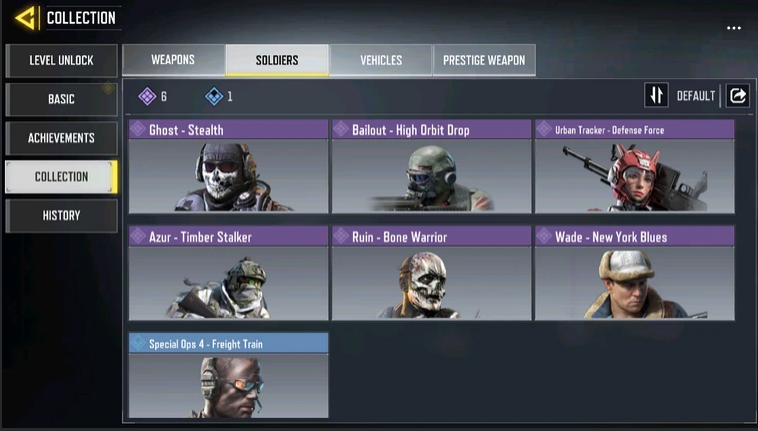Toggle the Default sort order button

coord(657,96)
